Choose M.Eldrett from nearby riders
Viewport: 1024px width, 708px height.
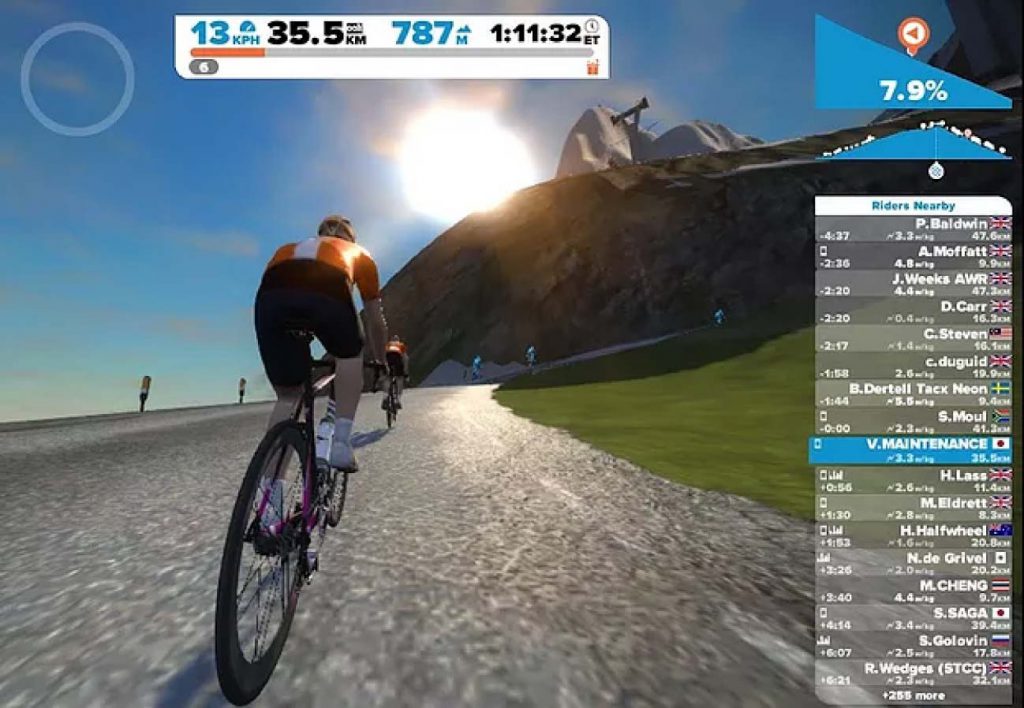coord(914,508)
